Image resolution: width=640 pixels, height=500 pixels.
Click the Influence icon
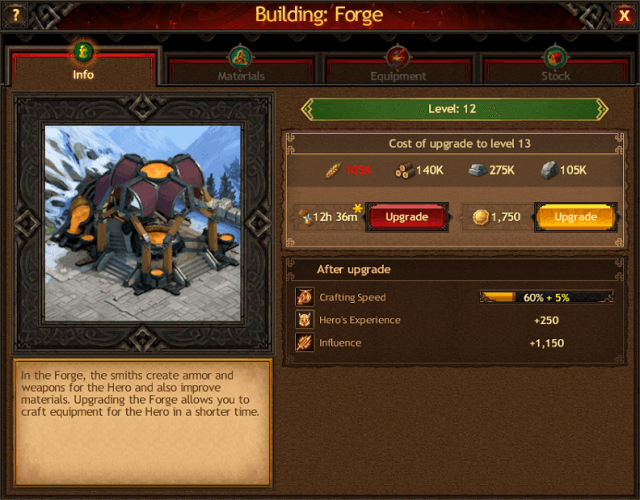pyautogui.click(x=303, y=343)
